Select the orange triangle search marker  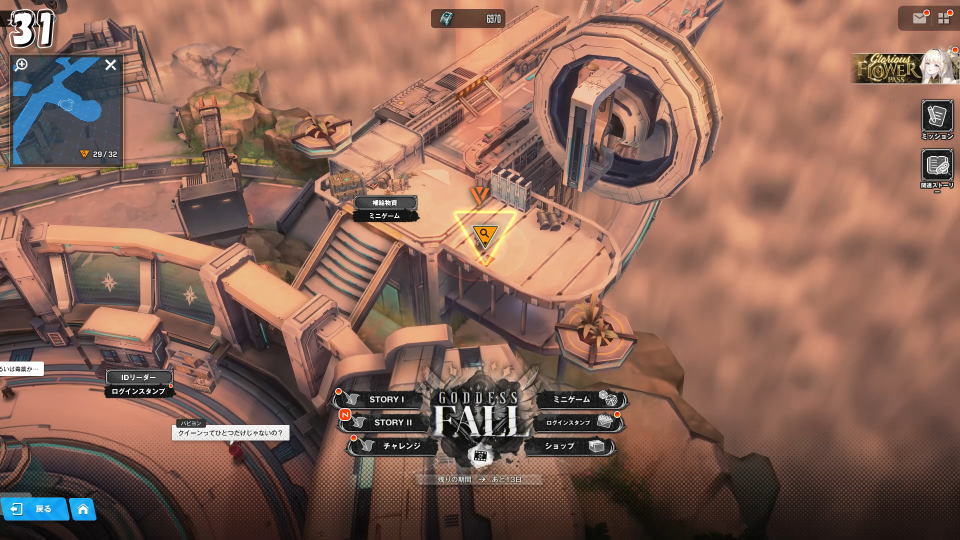(485, 236)
